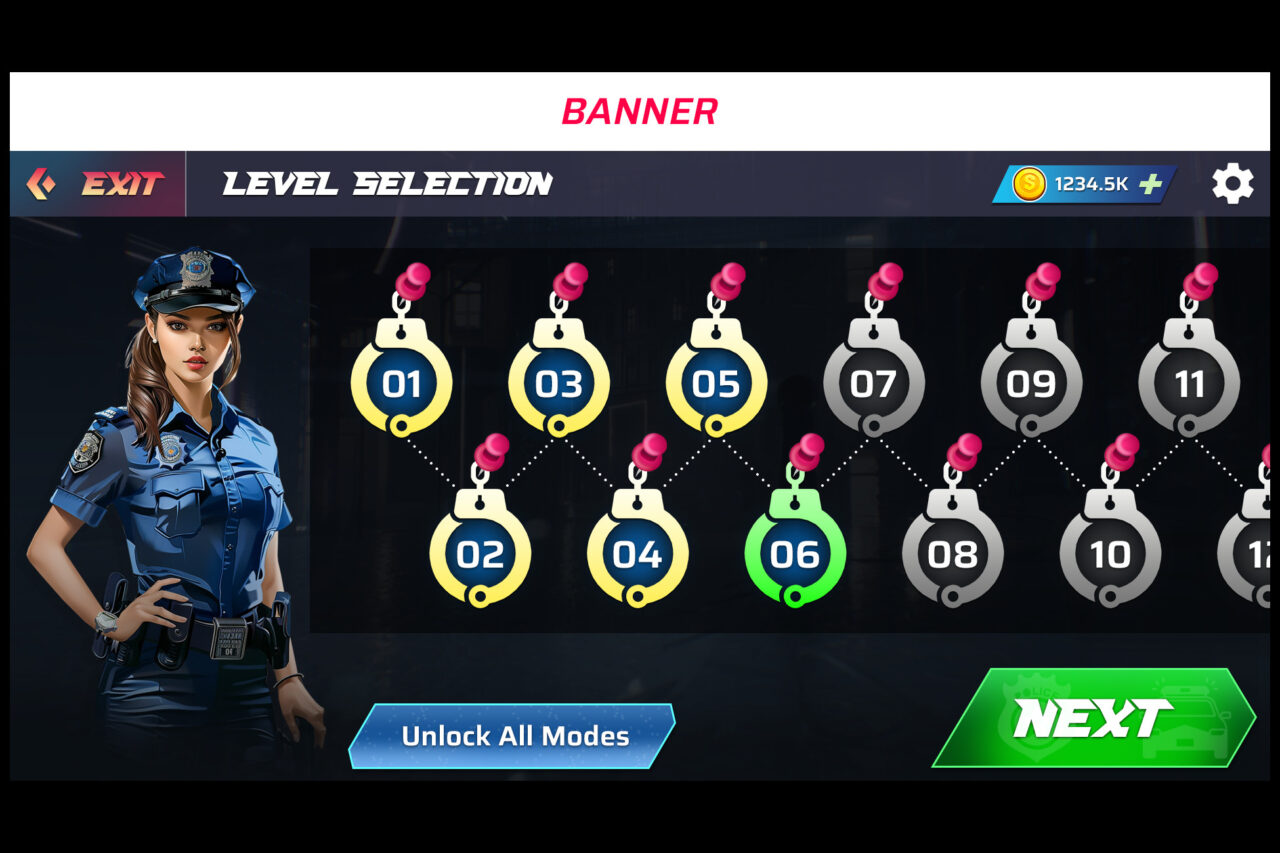Image resolution: width=1280 pixels, height=853 pixels.
Task: Click the locked level 09 handcuff
Action: pyautogui.click(x=1034, y=384)
